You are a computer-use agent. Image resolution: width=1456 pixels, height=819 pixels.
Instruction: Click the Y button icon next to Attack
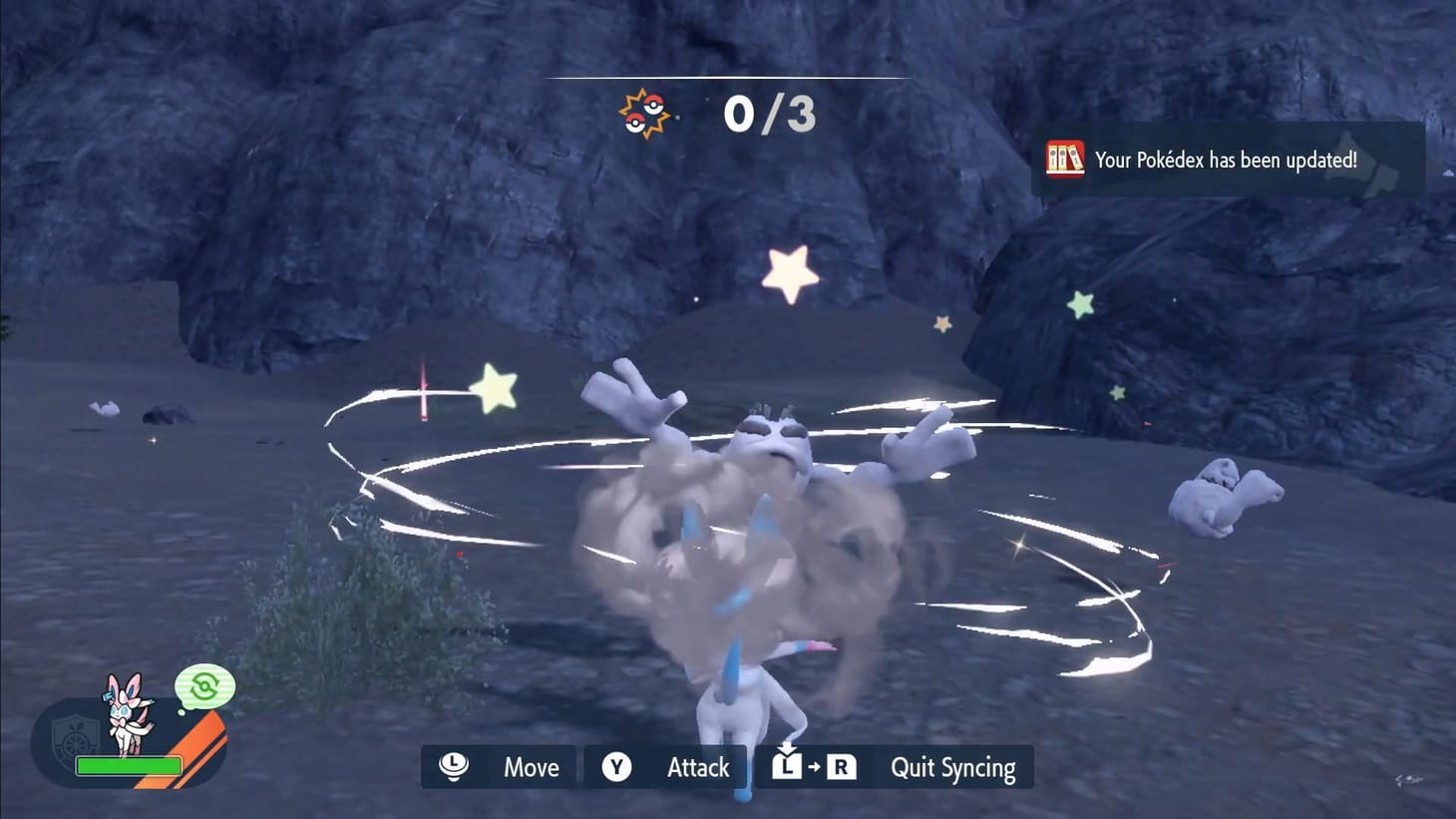[x=616, y=767]
